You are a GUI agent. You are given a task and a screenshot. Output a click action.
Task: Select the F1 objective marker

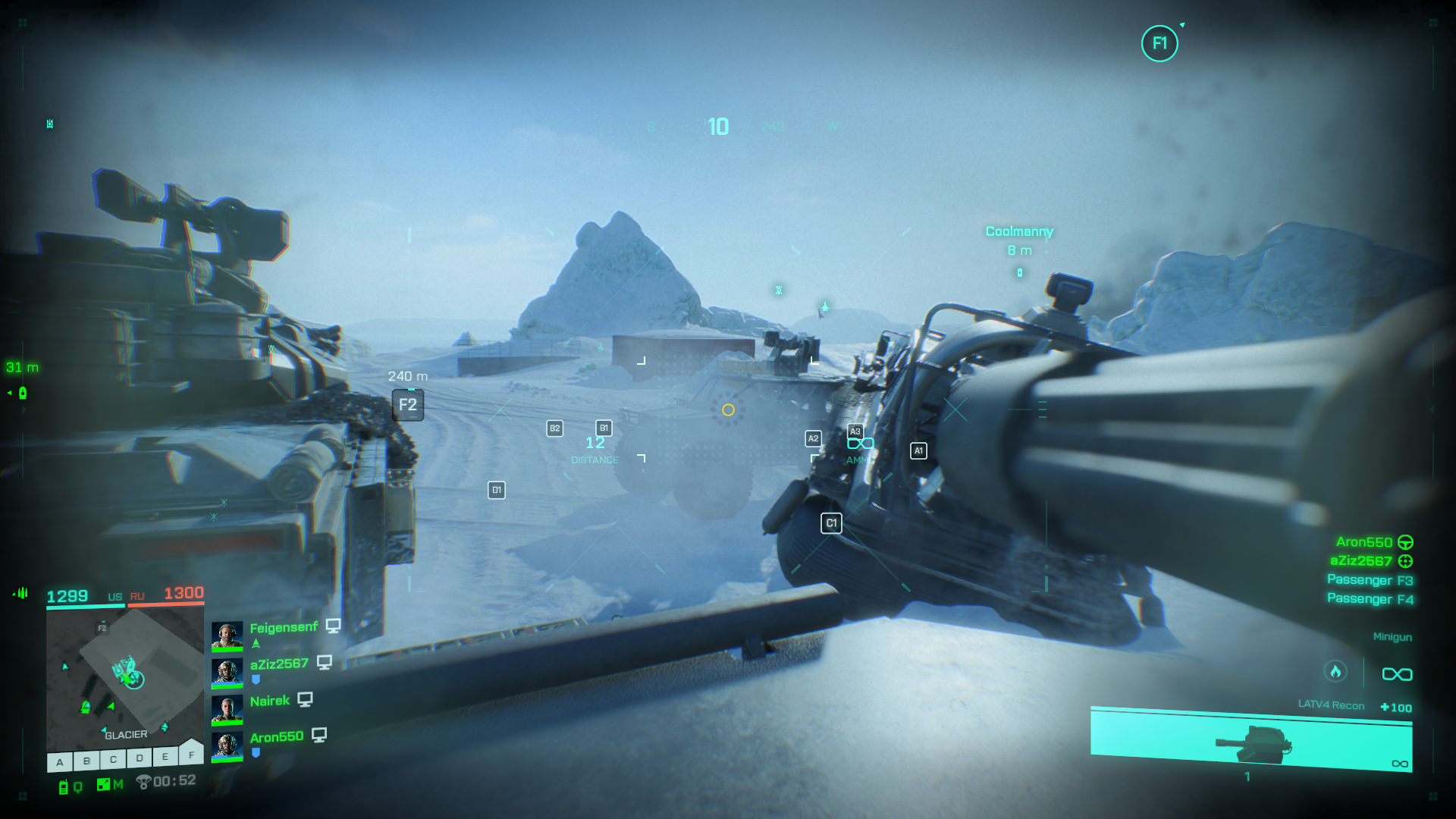click(1159, 44)
